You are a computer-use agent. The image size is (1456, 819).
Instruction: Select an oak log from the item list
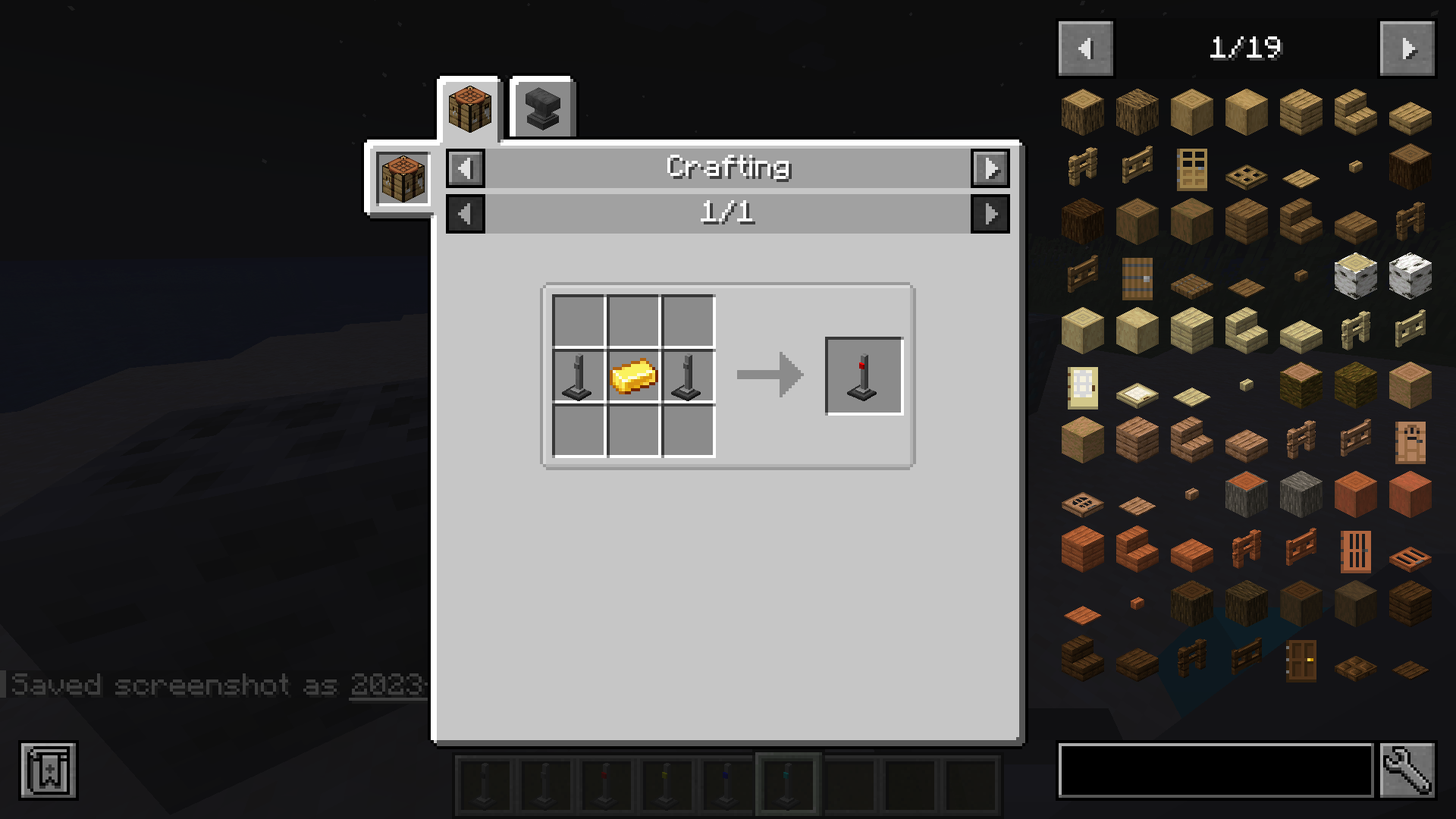tap(1081, 111)
